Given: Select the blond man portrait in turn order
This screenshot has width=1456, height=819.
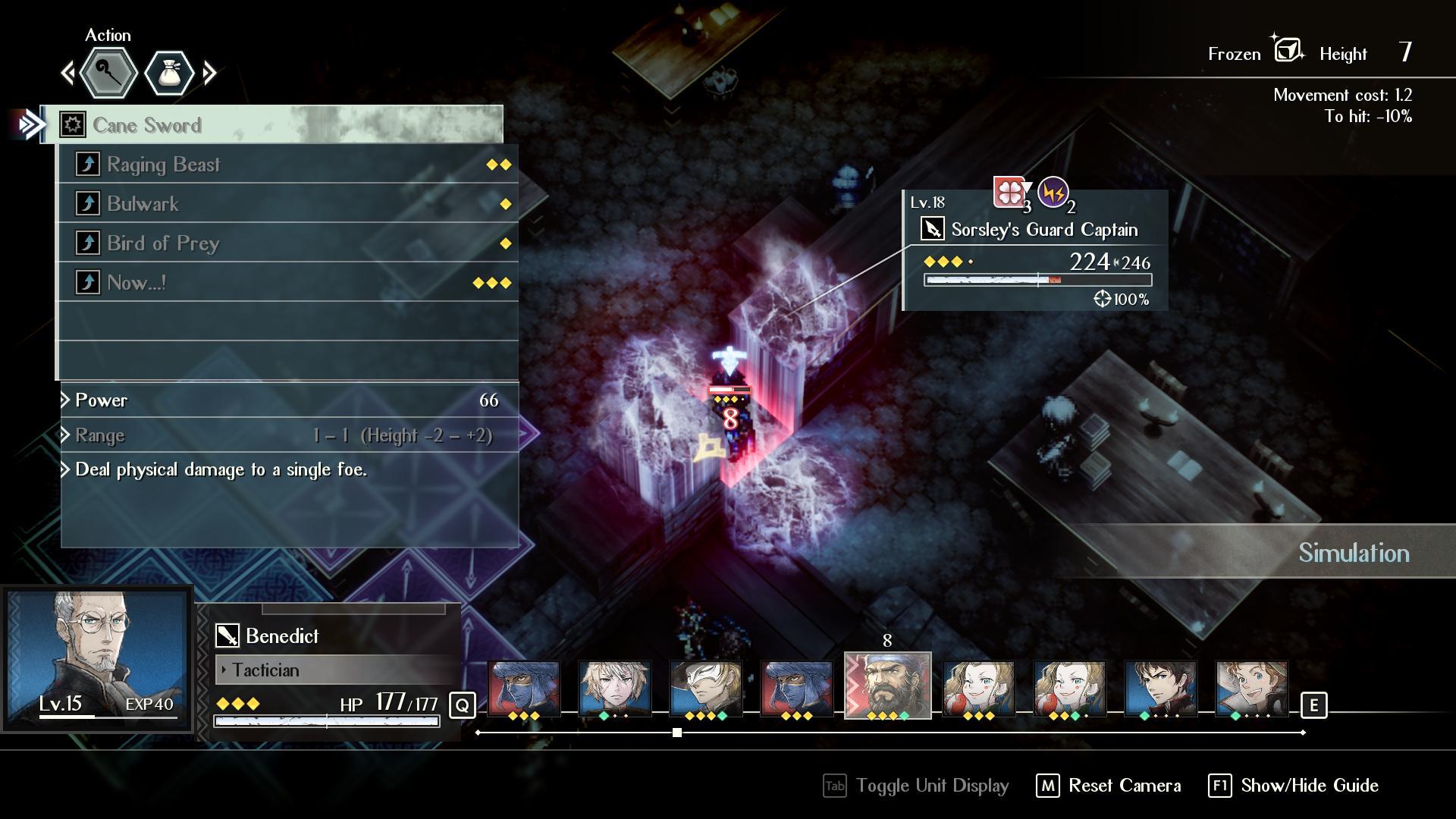Looking at the screenshot, I should click(x=614, y=689).
